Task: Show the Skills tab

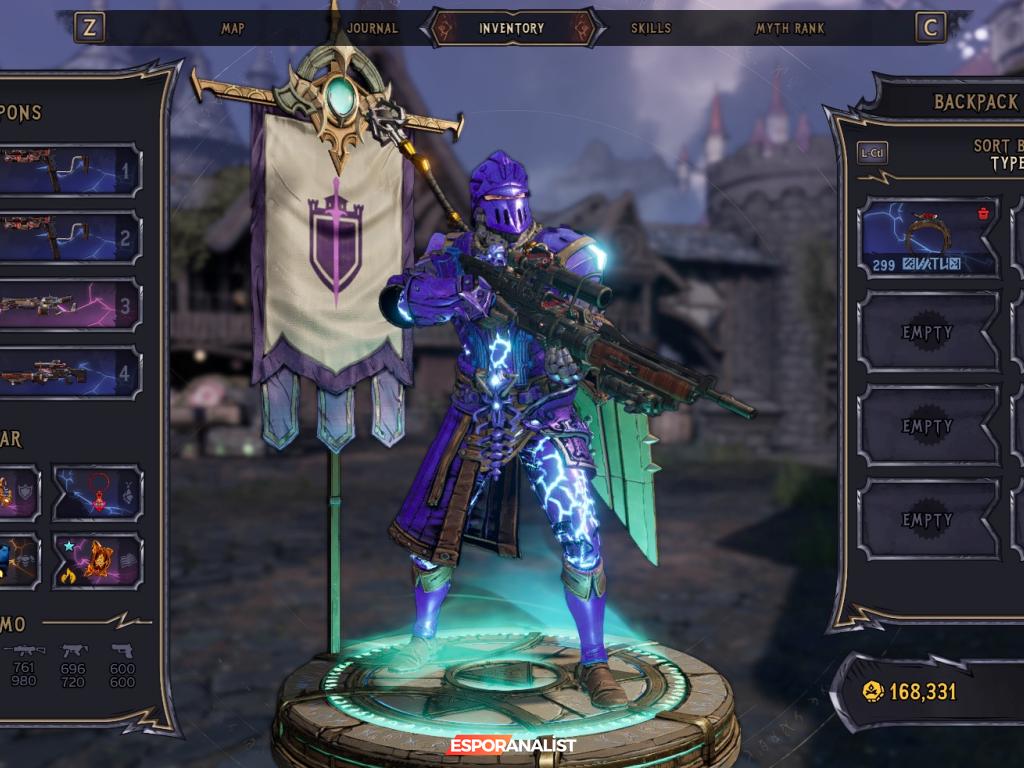Action: click(650, 28)
